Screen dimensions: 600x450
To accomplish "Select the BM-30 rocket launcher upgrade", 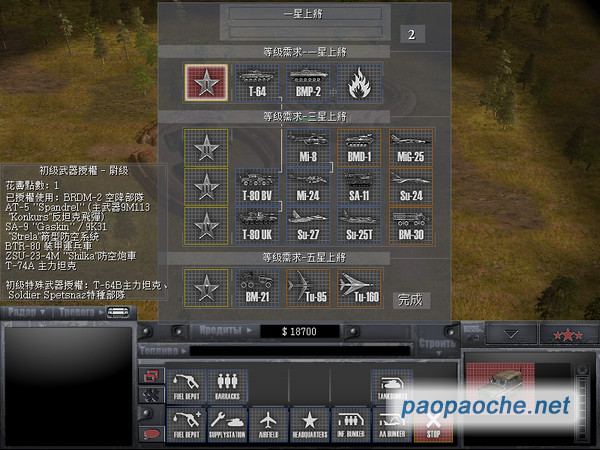I will (411, 224).
